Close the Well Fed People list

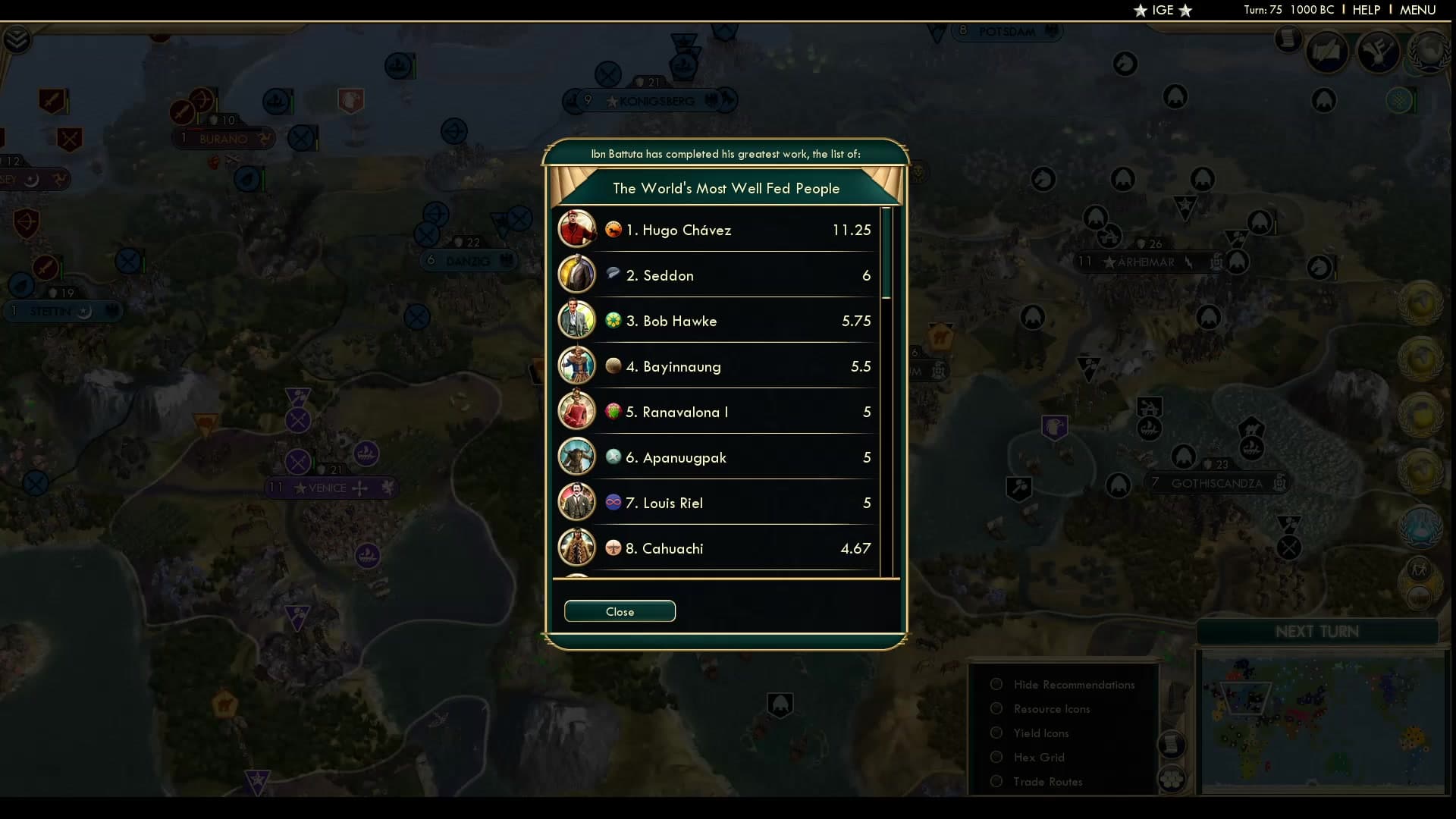click(619, 611)
